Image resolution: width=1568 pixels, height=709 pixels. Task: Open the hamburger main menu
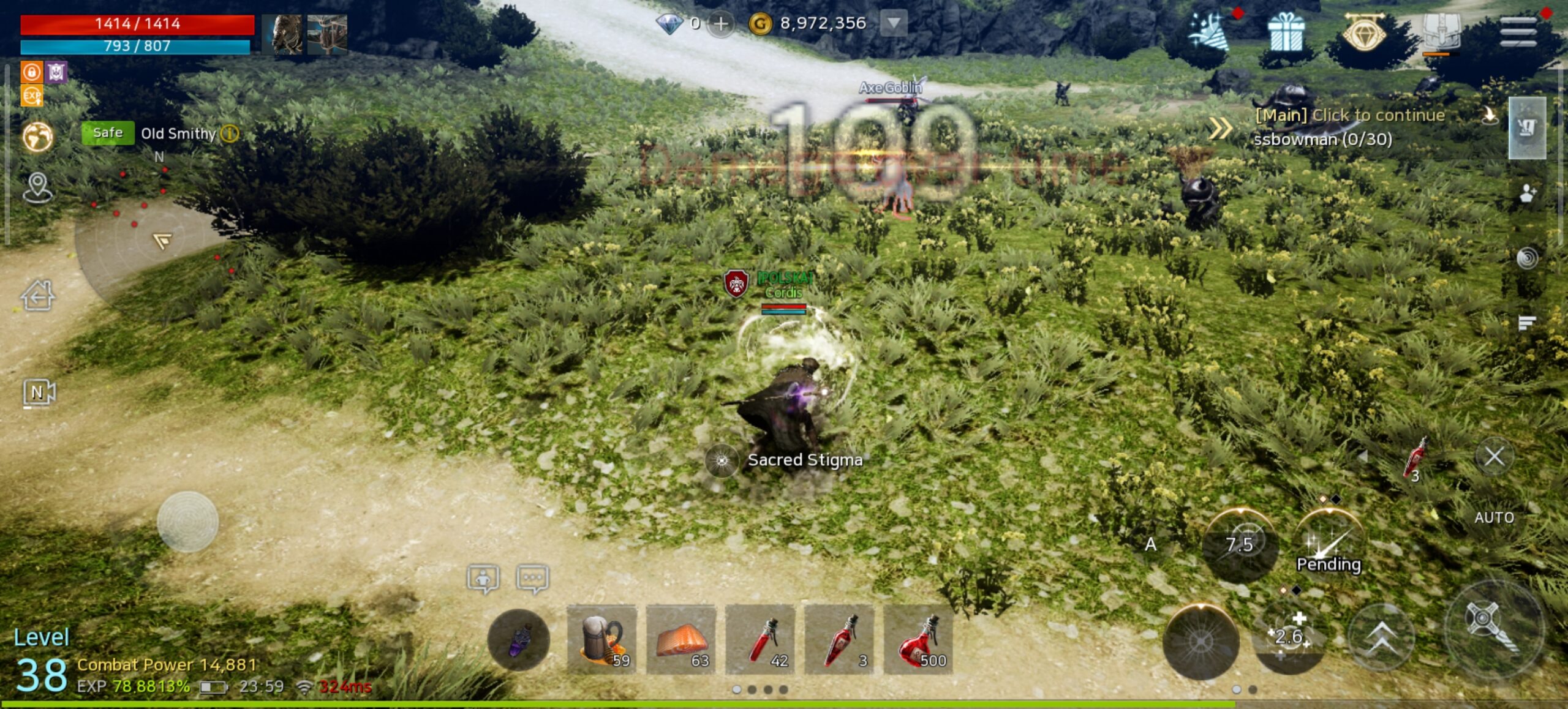[1518, 31]
